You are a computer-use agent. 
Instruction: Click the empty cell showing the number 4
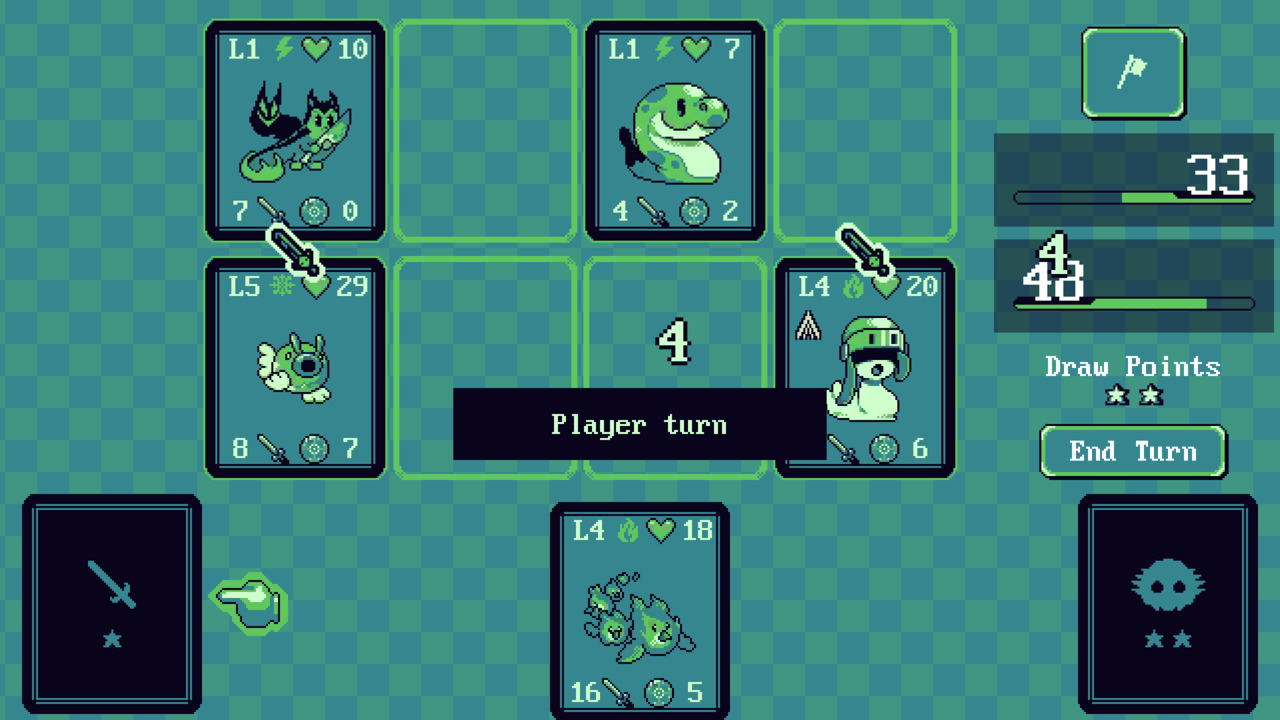point(675,345)
